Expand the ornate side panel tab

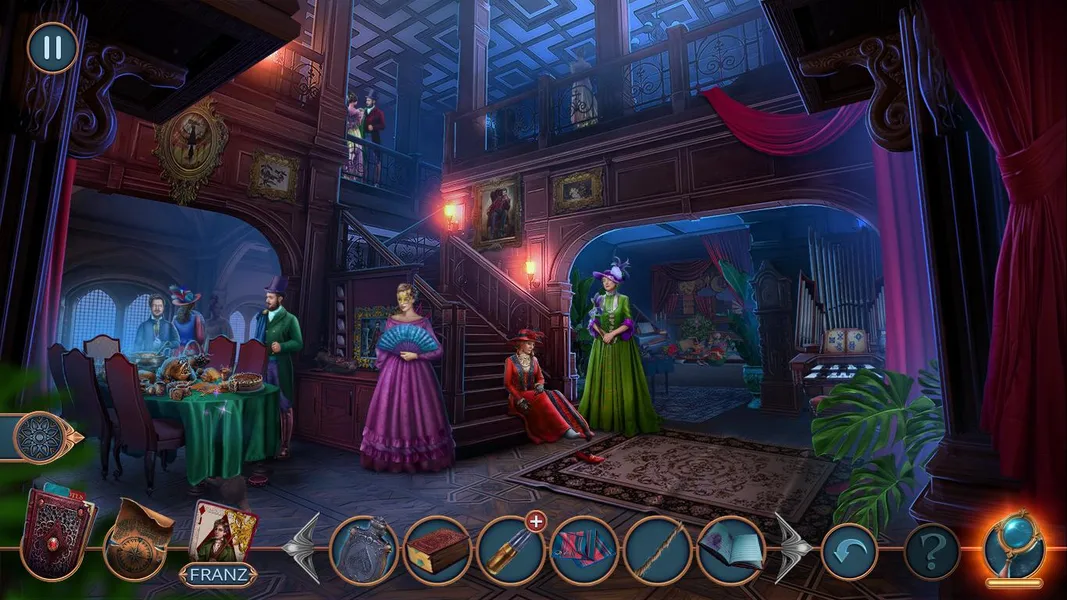(x=42, y=438)
